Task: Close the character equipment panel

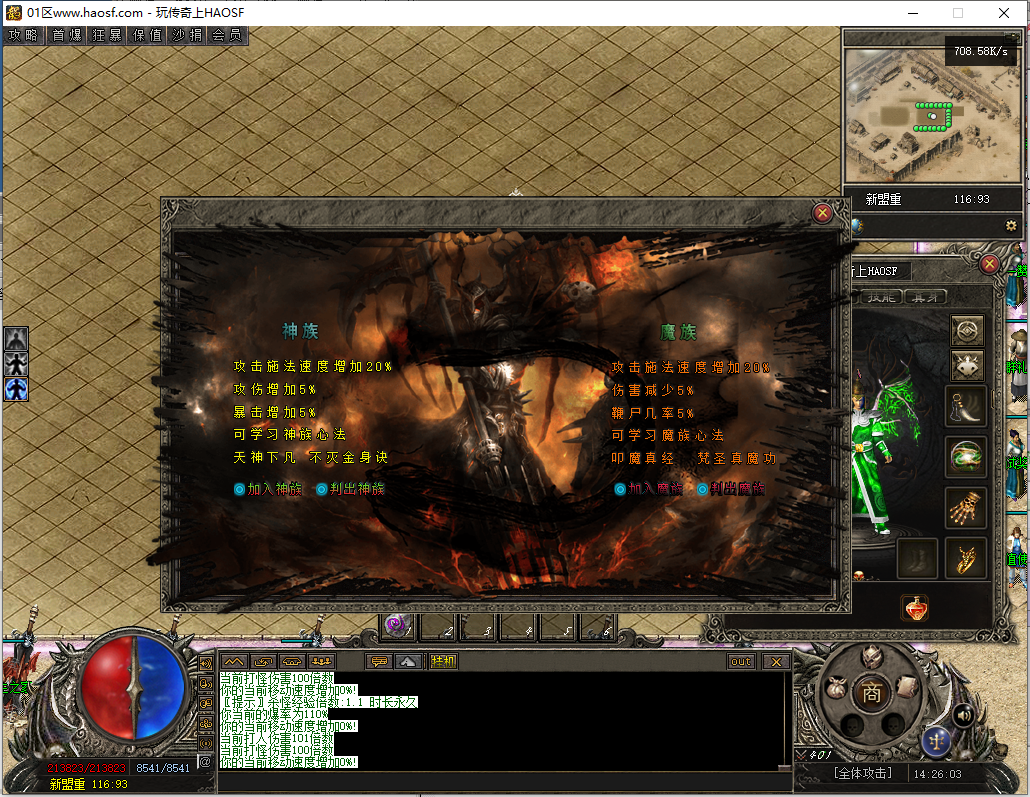Action: [x=989, y=264]
